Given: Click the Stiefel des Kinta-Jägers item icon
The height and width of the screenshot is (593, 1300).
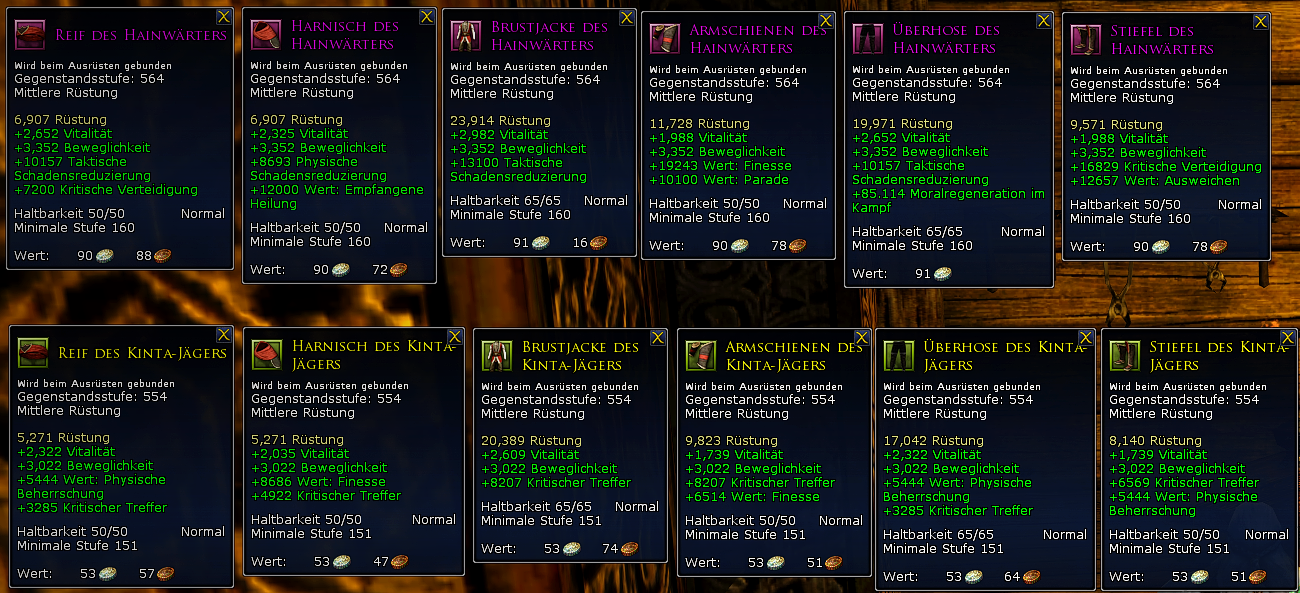Looking at the screenshot, I should (x=1124, y=357).
